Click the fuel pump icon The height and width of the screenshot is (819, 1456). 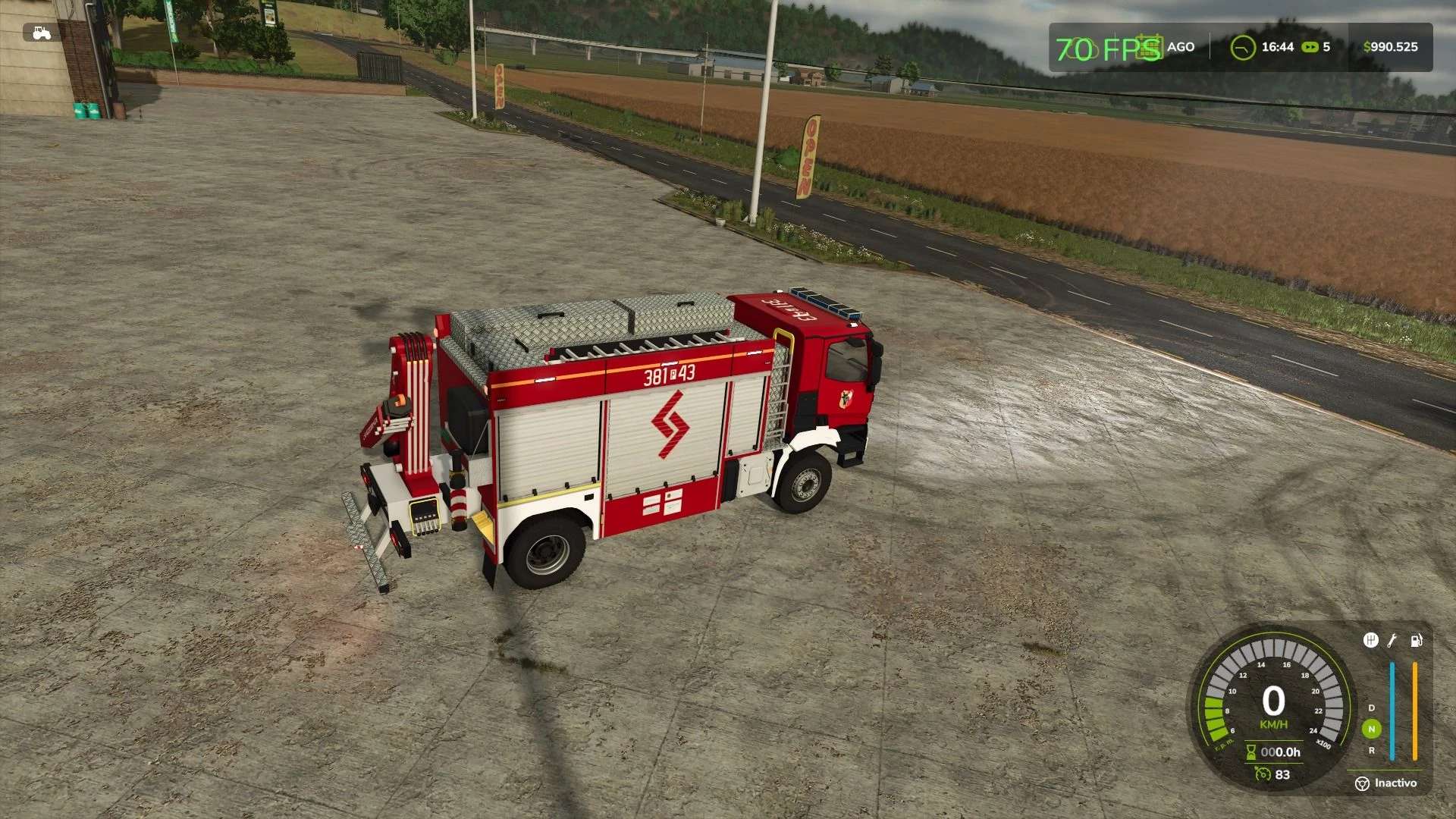point(1416,641)
